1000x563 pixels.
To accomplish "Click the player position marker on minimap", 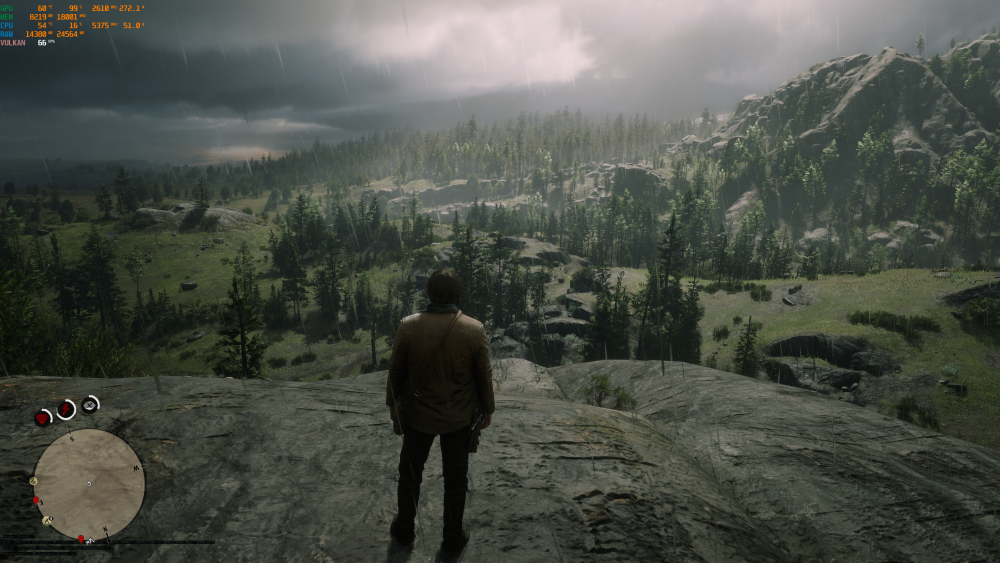I will 89,484.
